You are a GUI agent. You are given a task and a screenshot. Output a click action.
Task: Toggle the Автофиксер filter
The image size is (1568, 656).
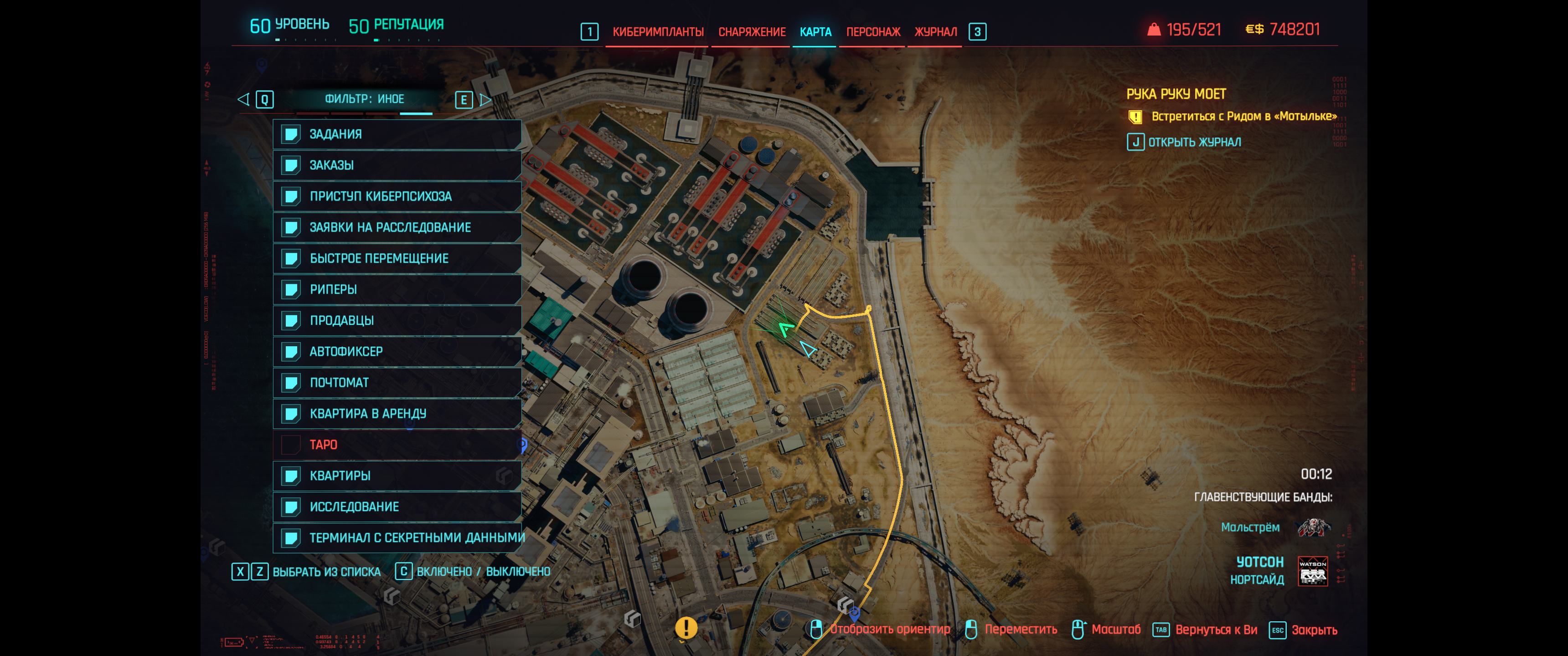[397, 352]
